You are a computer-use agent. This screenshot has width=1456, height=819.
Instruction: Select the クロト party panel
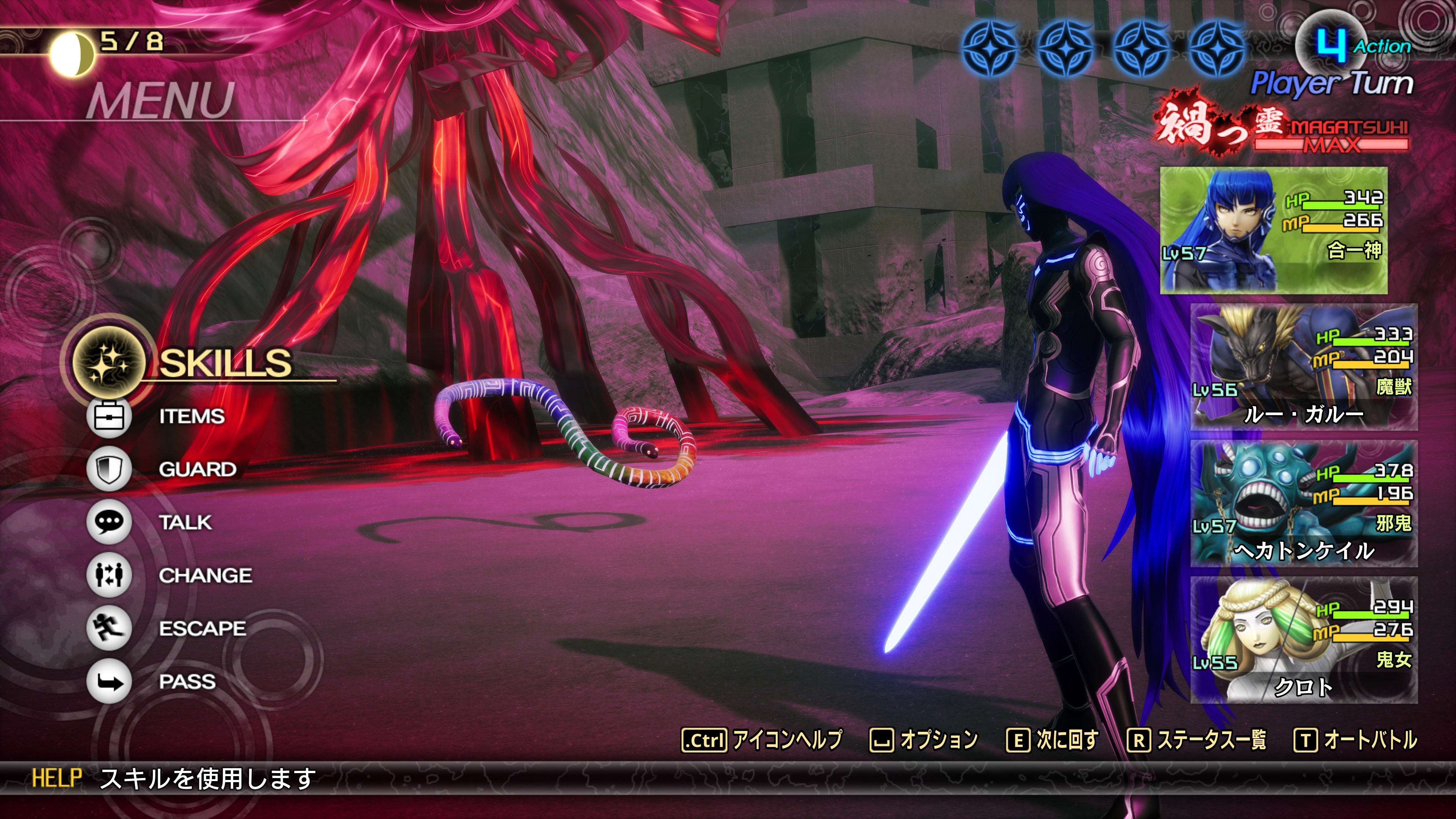pyautogui.click(x=1304, y=640)
